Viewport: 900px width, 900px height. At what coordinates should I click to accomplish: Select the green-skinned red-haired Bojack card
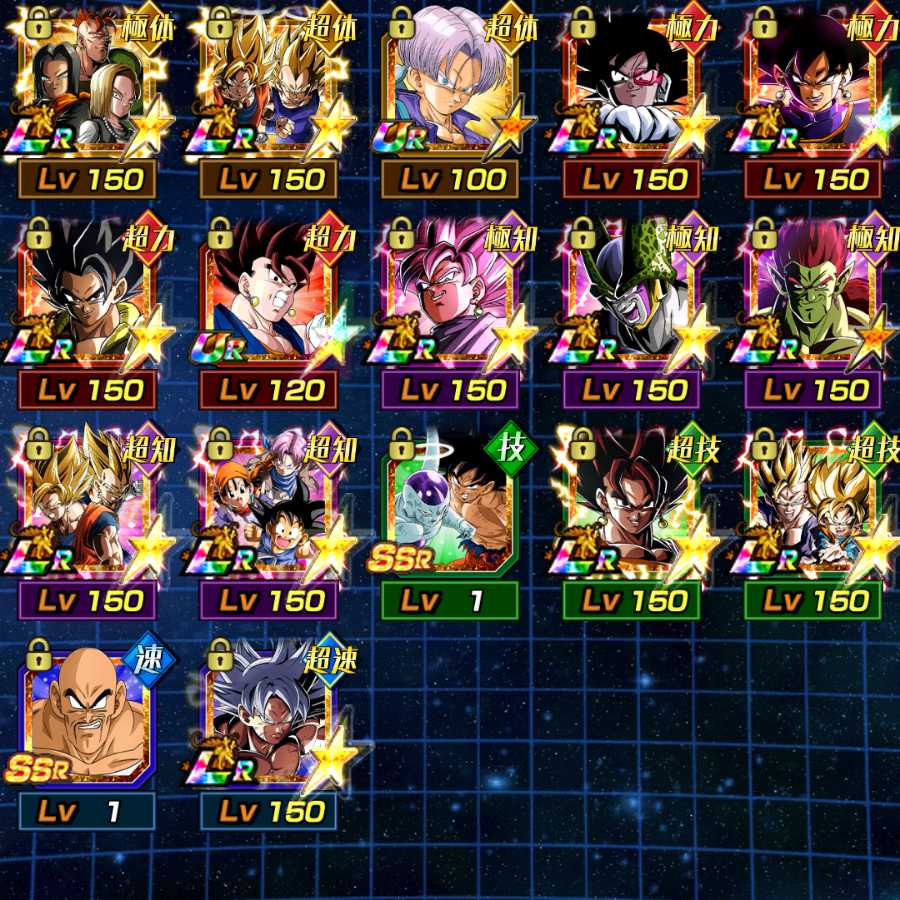click(813, 300)
